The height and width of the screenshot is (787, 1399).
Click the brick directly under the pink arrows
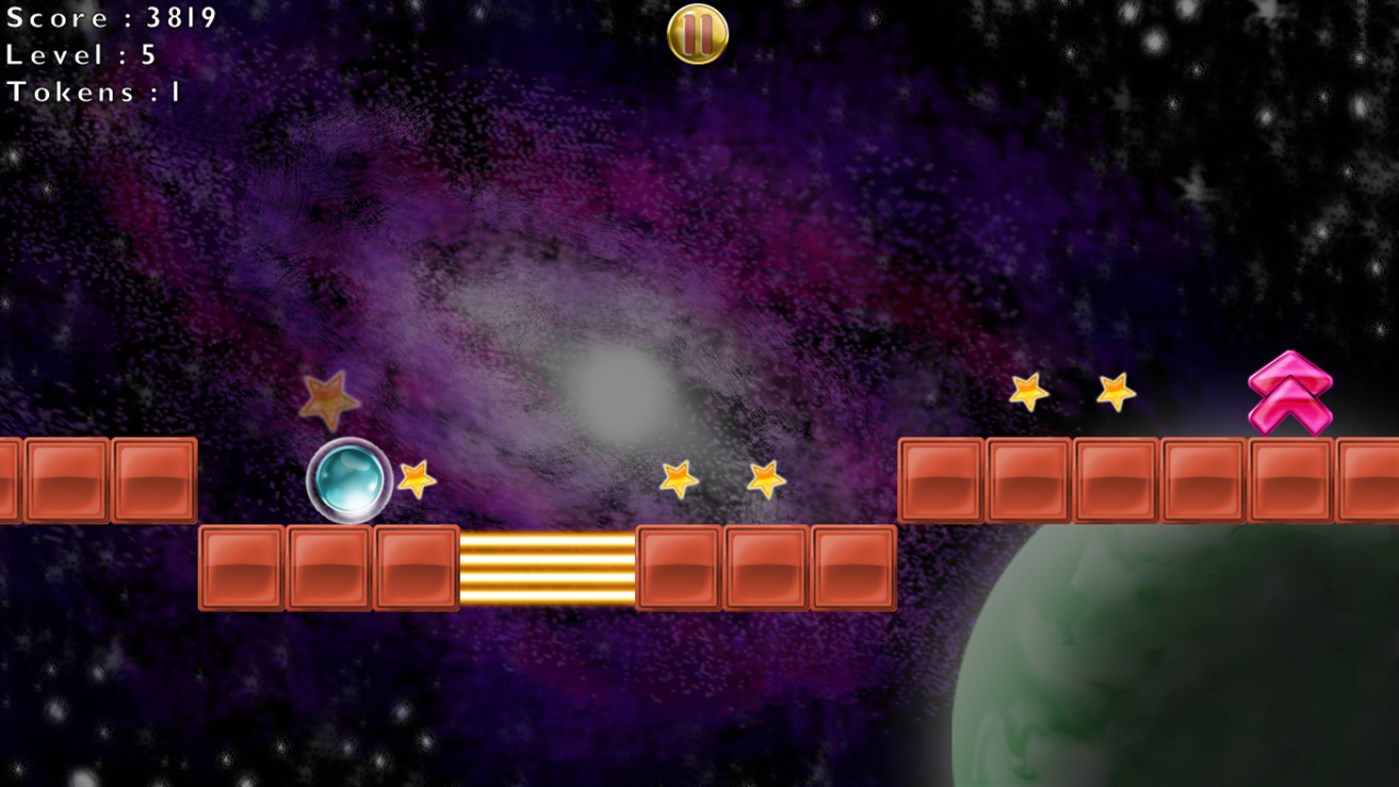click(1289, 479)
